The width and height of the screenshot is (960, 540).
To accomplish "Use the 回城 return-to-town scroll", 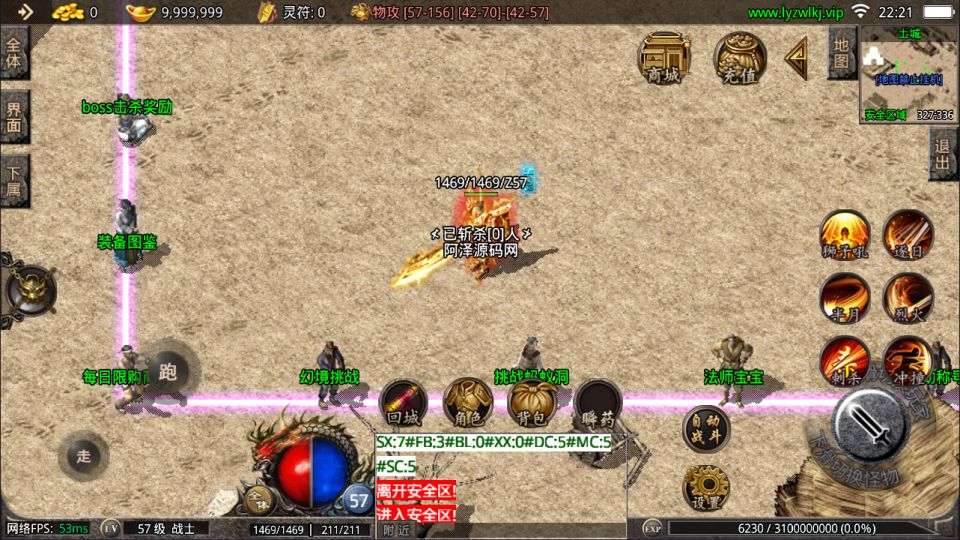I will (x=404, y=403).
